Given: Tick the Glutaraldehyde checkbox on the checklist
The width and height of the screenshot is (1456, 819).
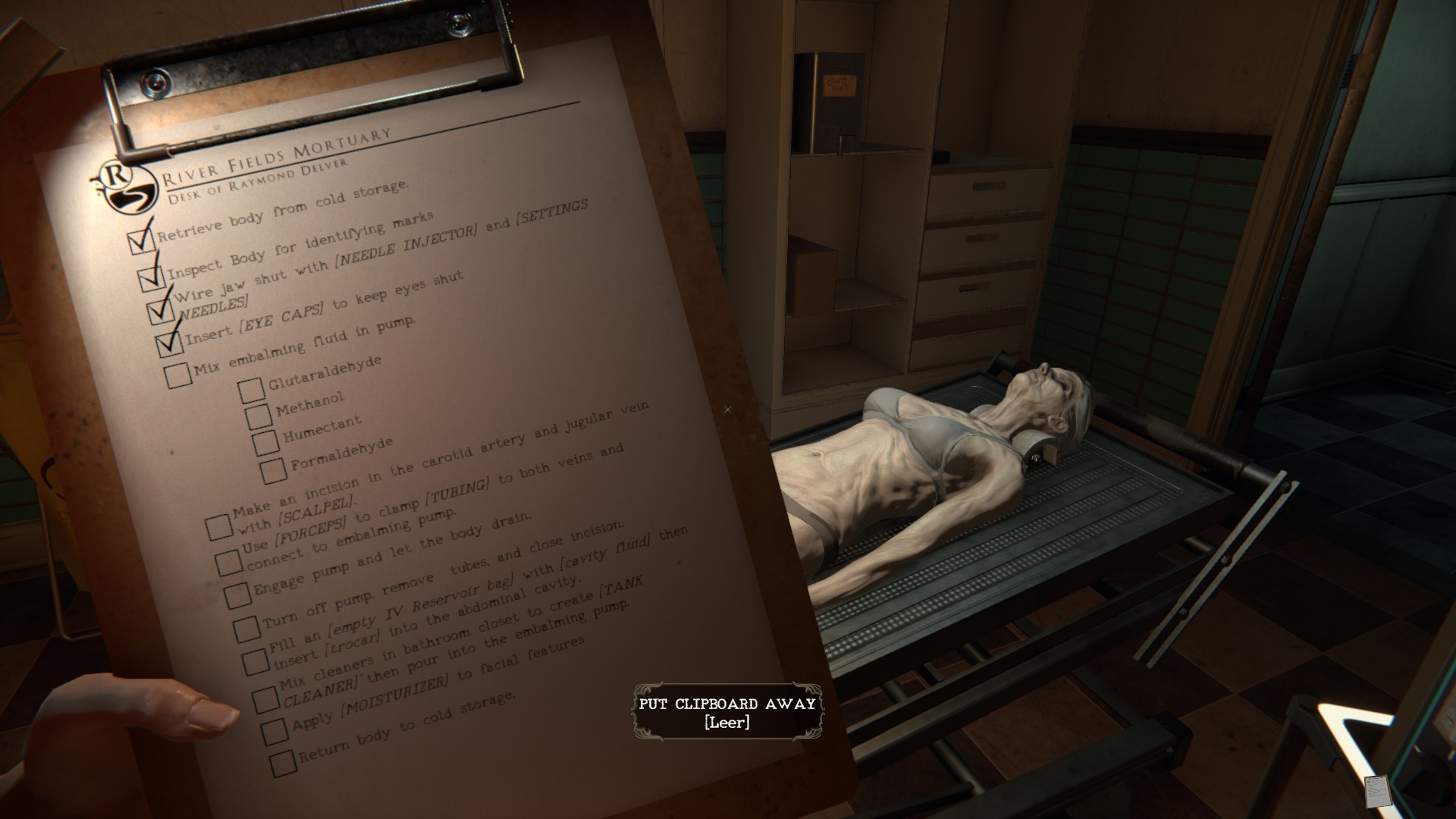Looking at the screenshot, I should click(250, 391).
